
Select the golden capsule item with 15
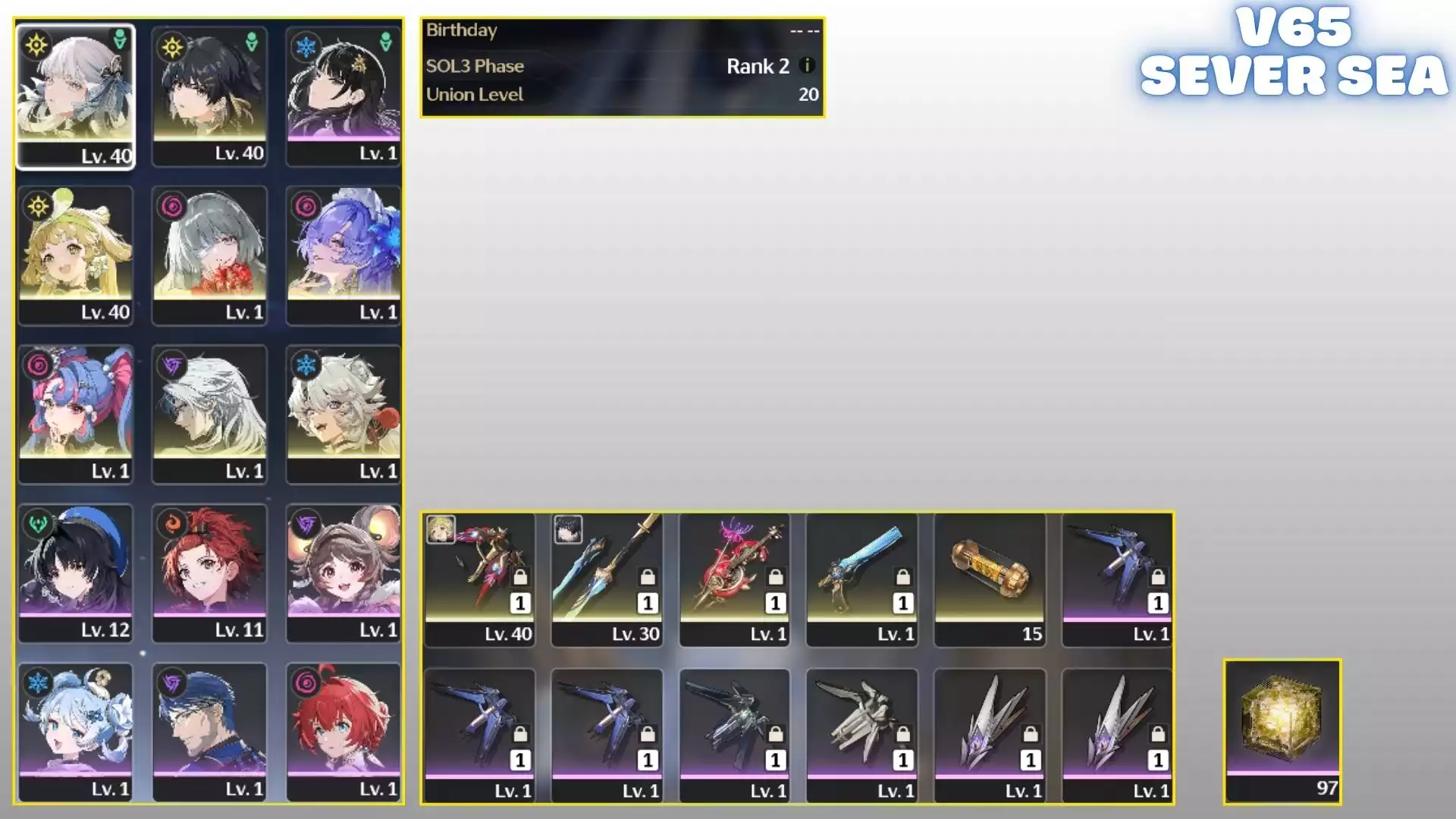tap(990, 579)
